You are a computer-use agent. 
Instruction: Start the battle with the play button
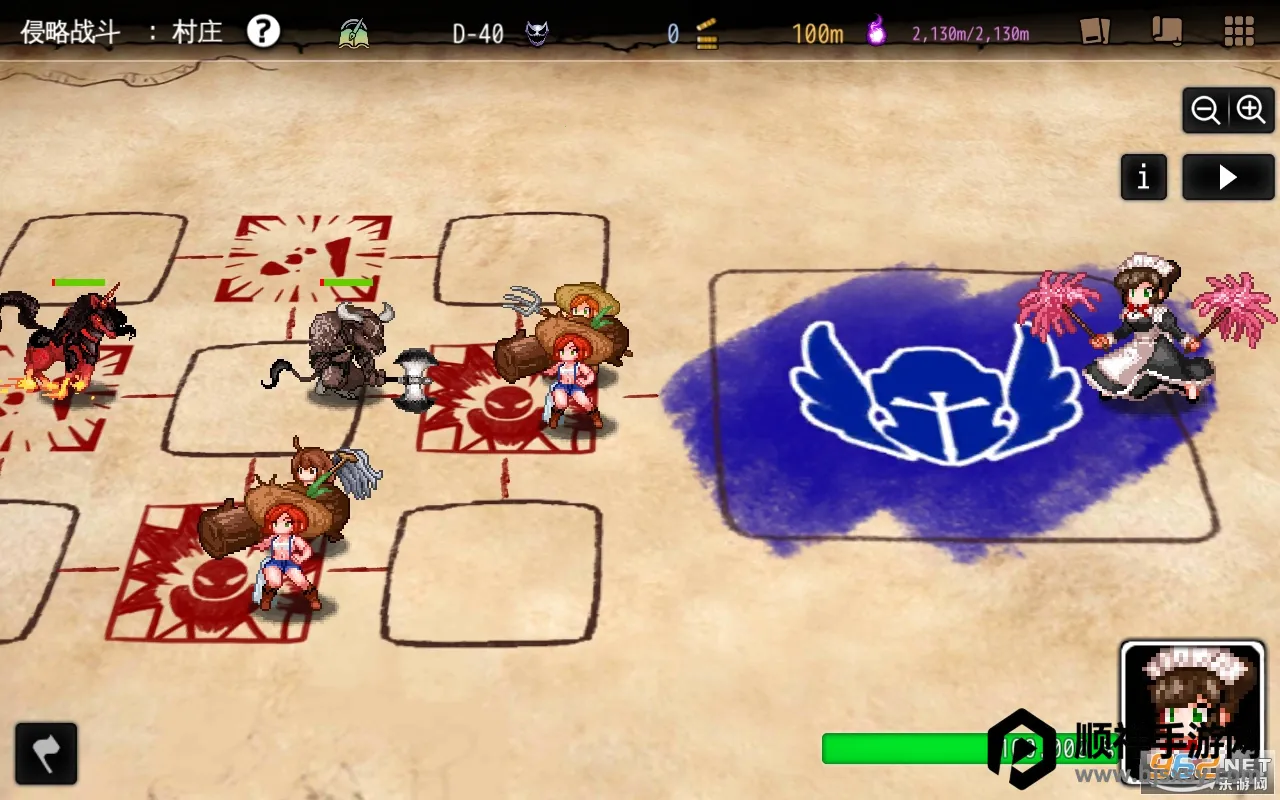tap(1228, 178)
